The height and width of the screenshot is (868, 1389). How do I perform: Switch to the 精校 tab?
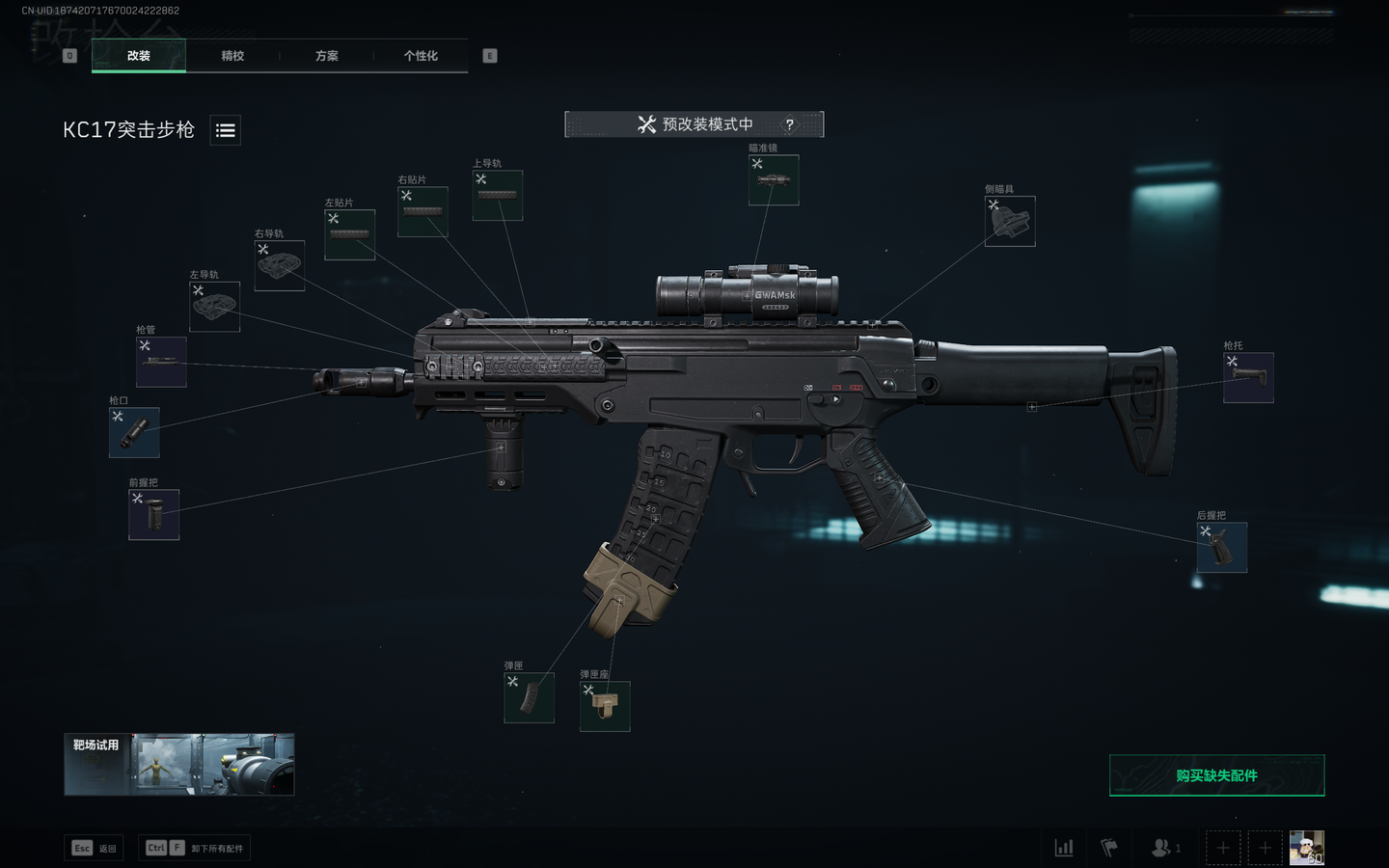[232, 56]
